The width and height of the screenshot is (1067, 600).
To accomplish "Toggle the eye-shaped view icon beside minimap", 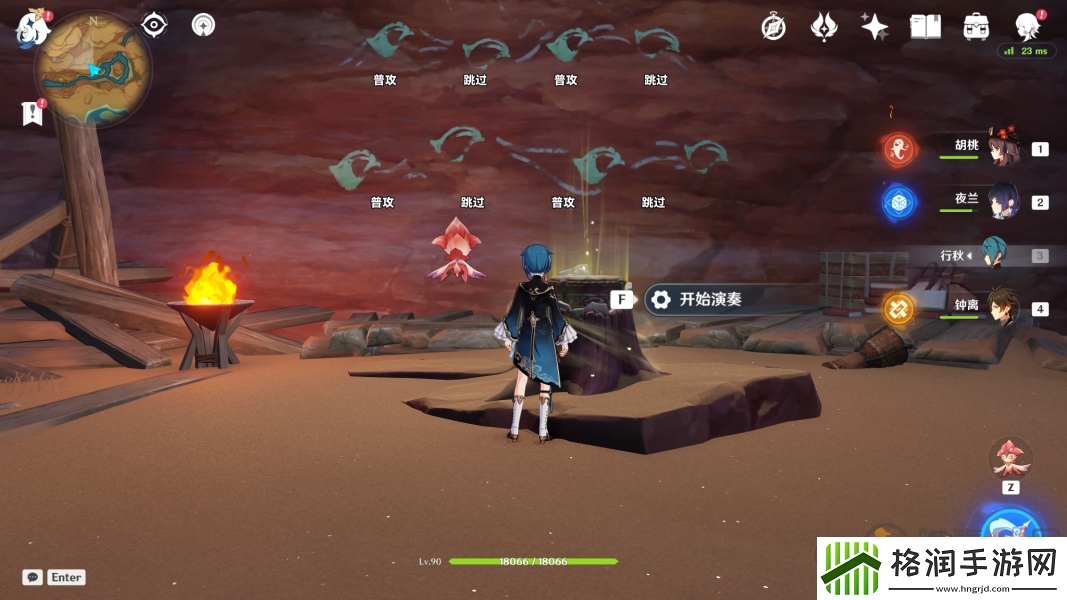I will tap(153, 25).
